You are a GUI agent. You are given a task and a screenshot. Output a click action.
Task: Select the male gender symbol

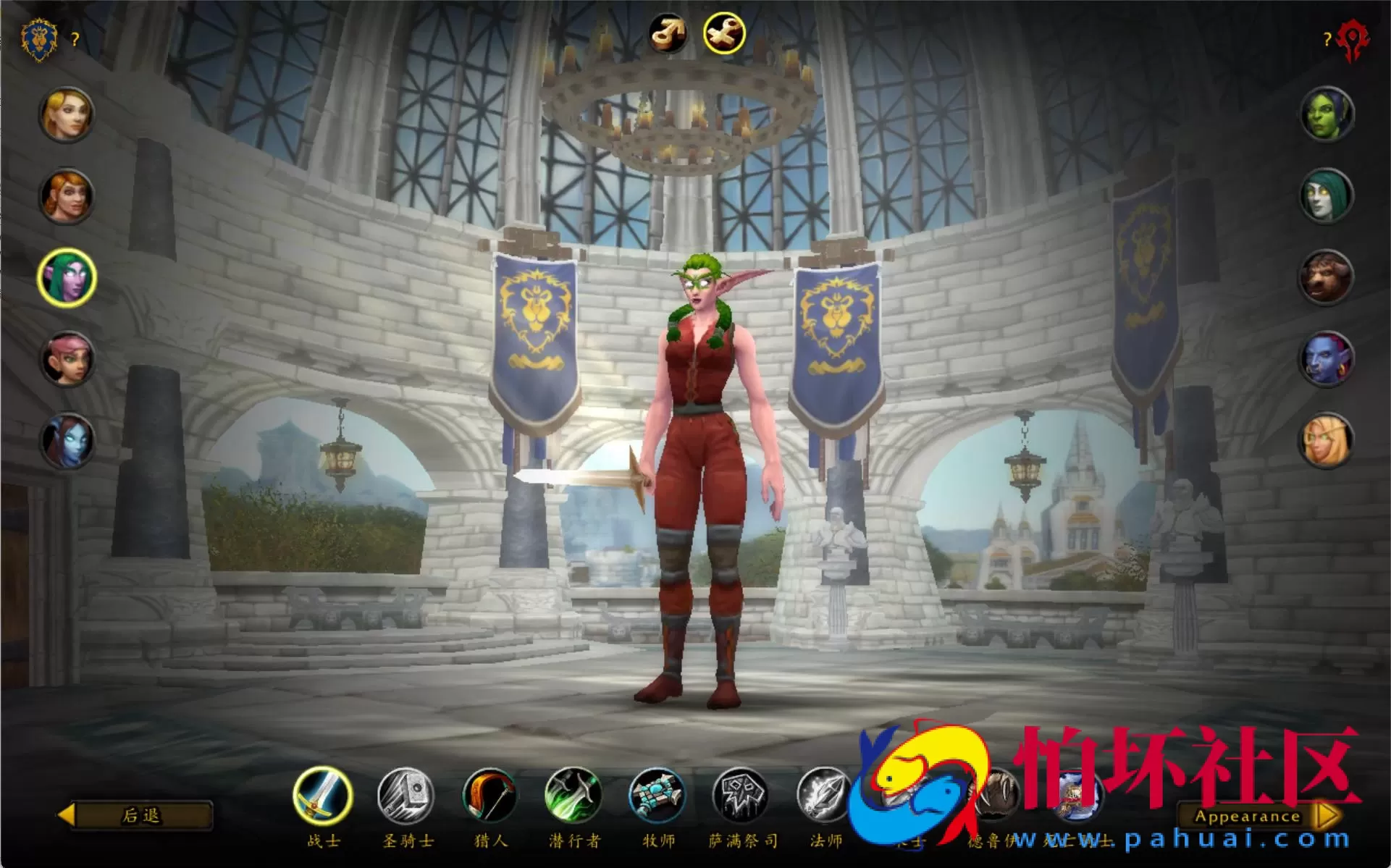(671, 30)
